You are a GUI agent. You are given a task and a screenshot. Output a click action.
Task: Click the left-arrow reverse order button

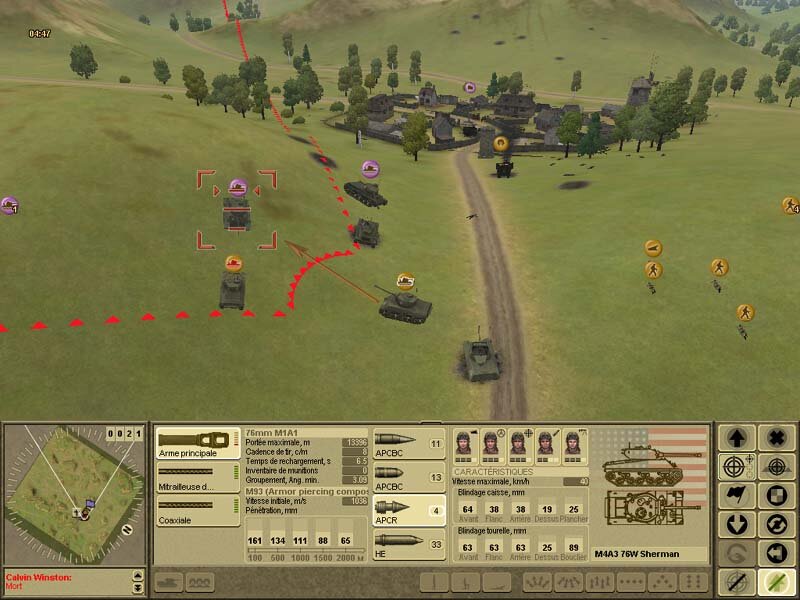[x=775, y=553]
